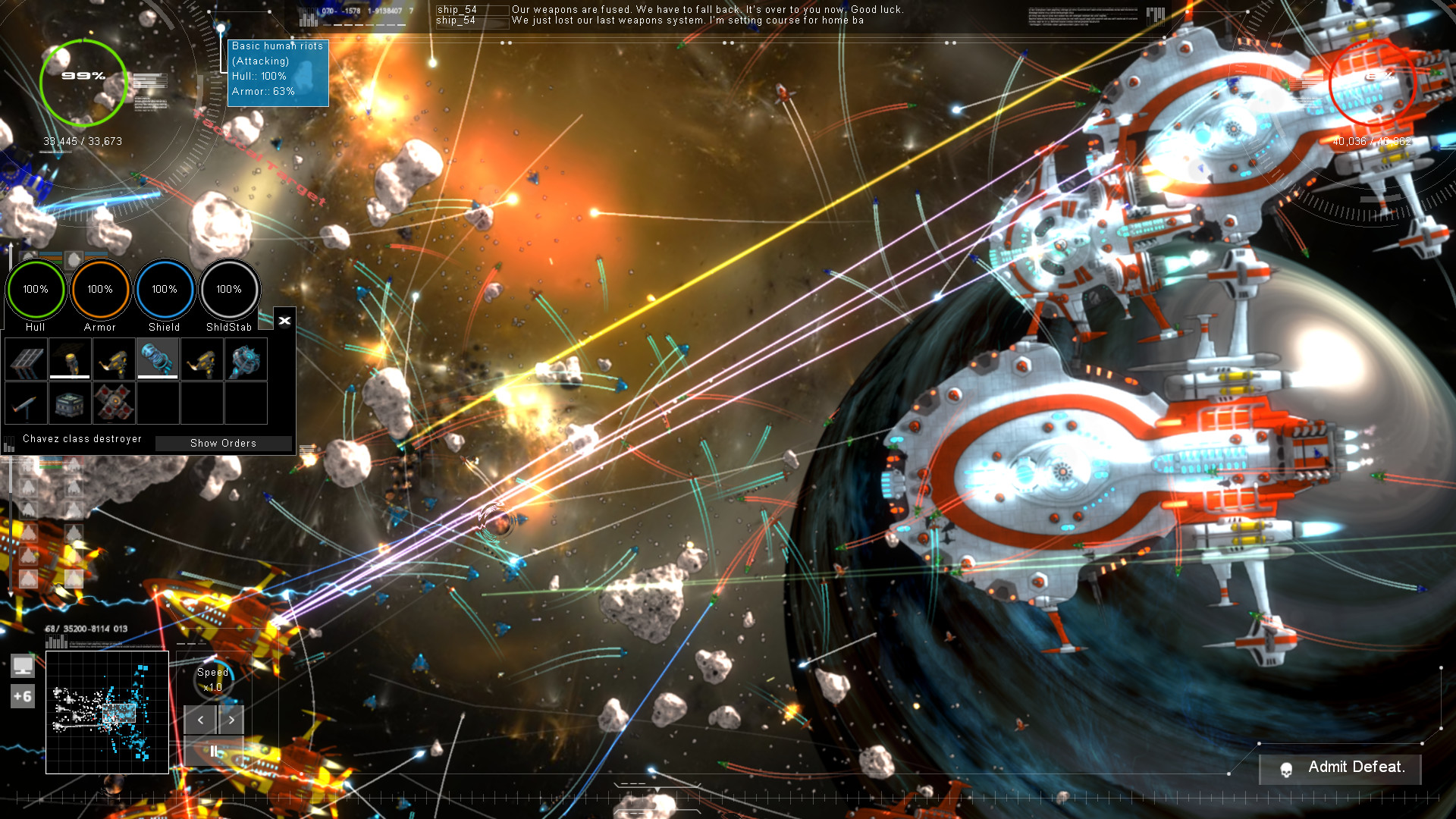1456x819 pixels.
Task: Click the right arrow to increase game speed
Action: tap(231, 720)
